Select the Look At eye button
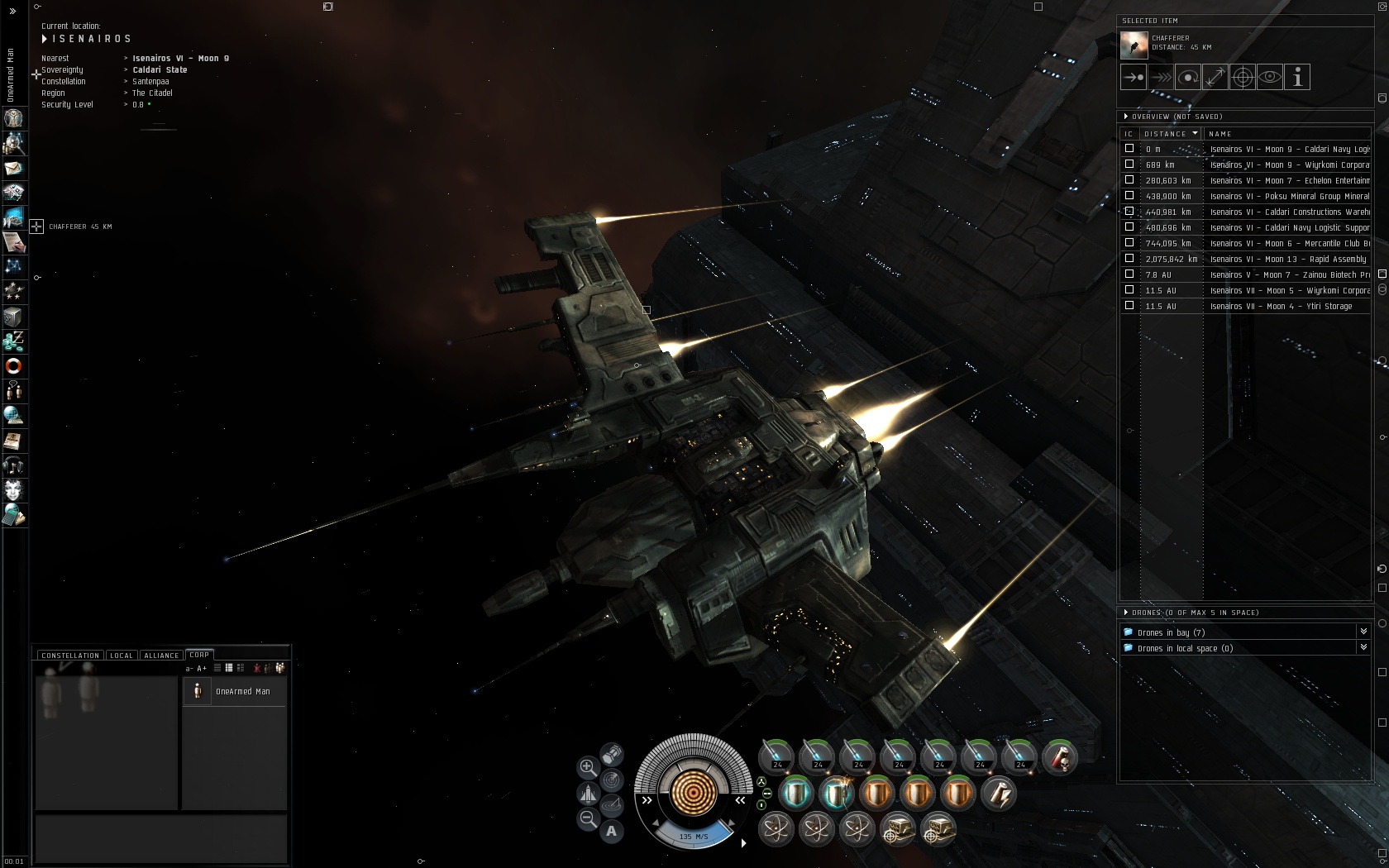The height and width of the screenshot is (868, 1389). click(1270, 78)
